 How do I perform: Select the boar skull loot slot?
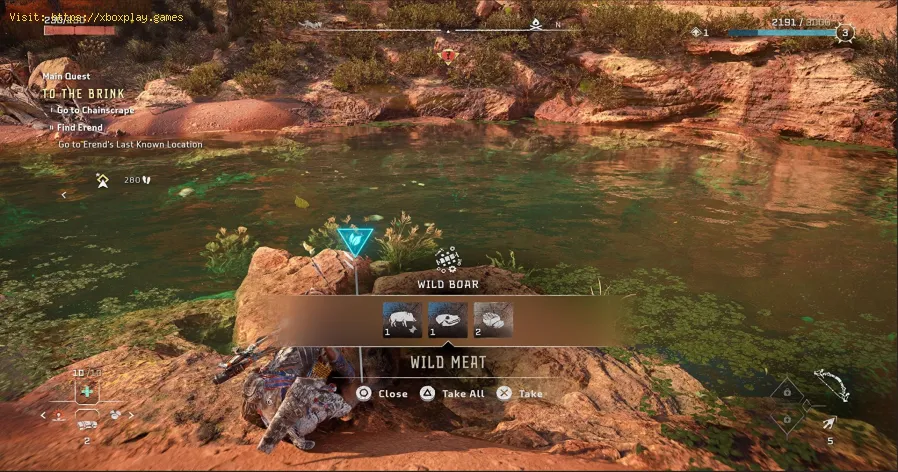click(448, 319)
